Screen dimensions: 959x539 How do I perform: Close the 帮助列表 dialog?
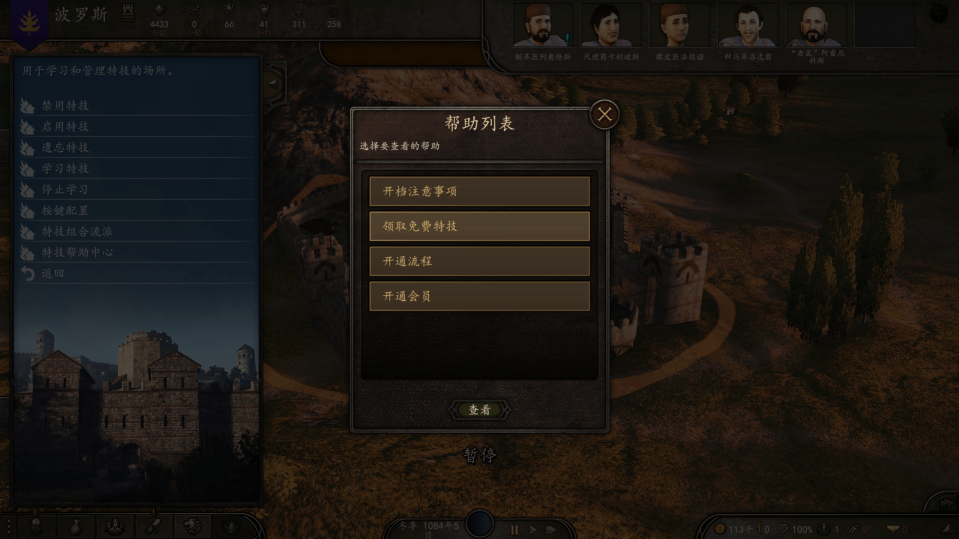[604, 115]
